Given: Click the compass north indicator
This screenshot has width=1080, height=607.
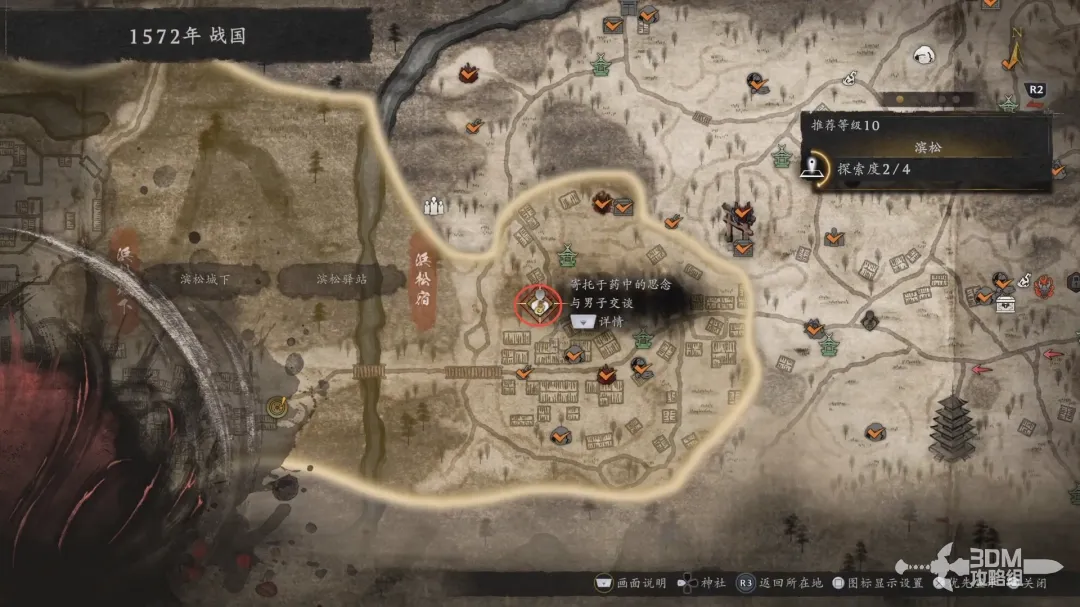Looking at the screenshot, I should coord(1012,50).
